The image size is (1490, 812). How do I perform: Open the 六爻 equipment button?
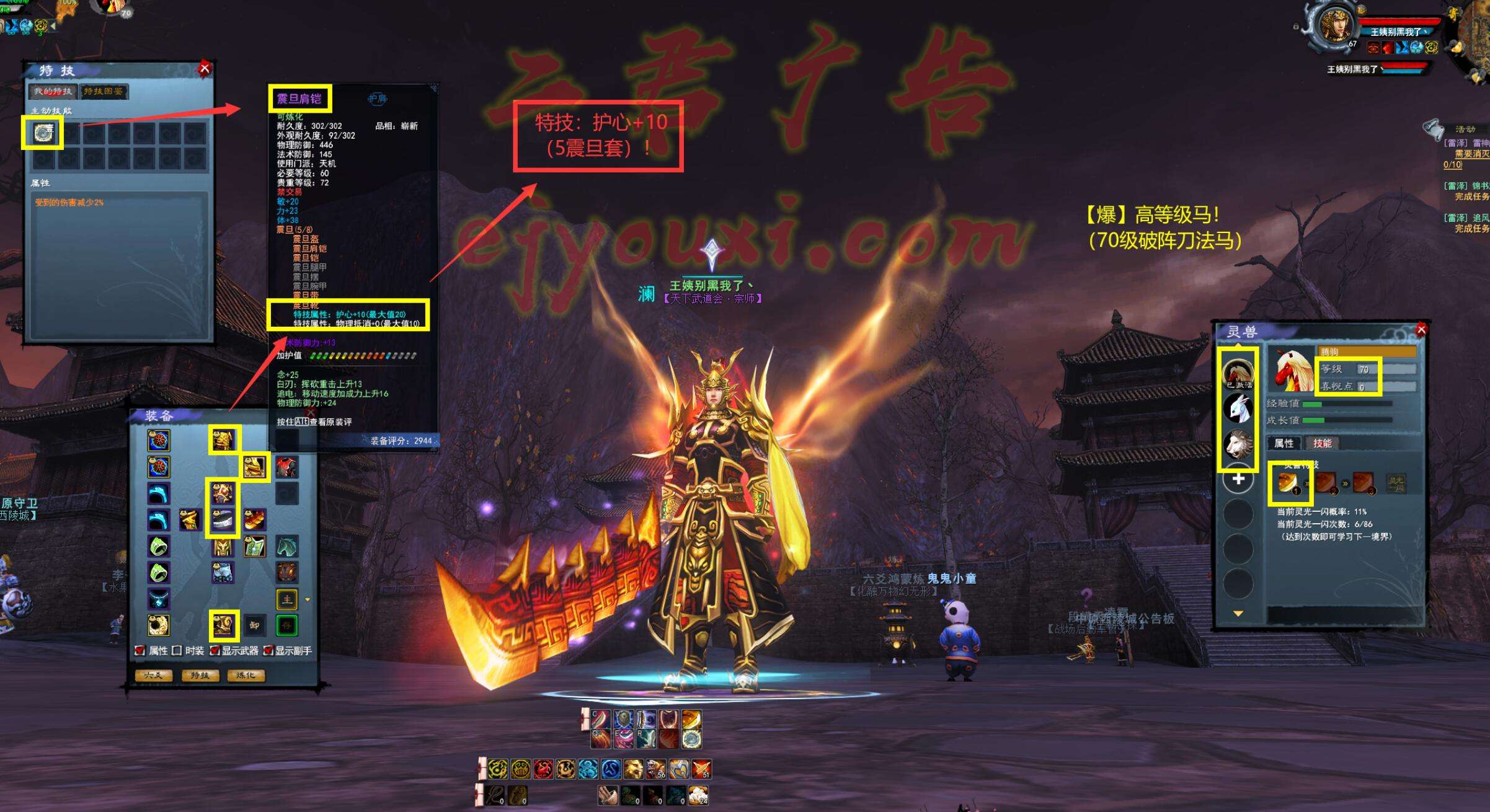pos(153,675)
